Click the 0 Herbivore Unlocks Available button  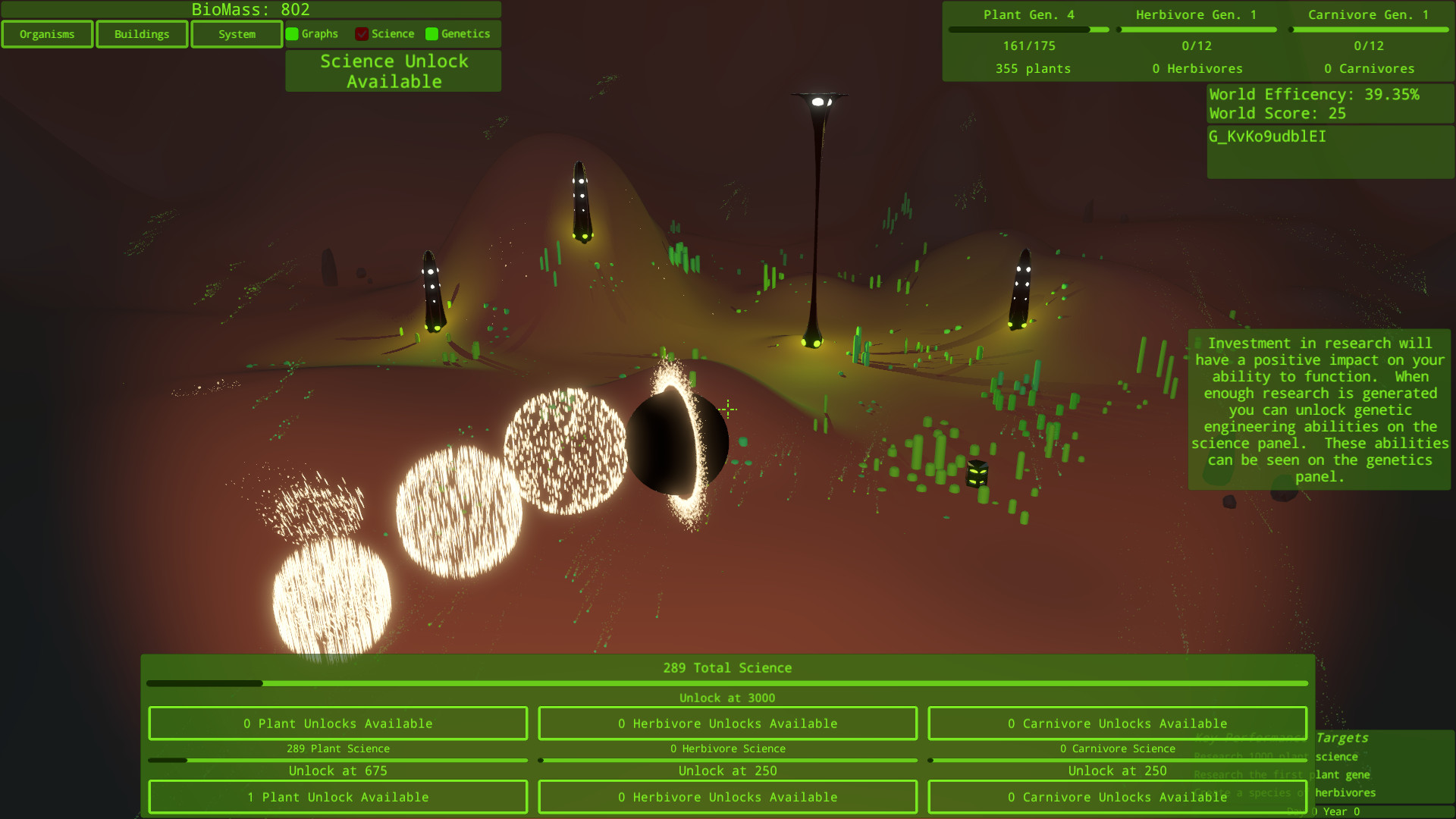click(727, 723)
